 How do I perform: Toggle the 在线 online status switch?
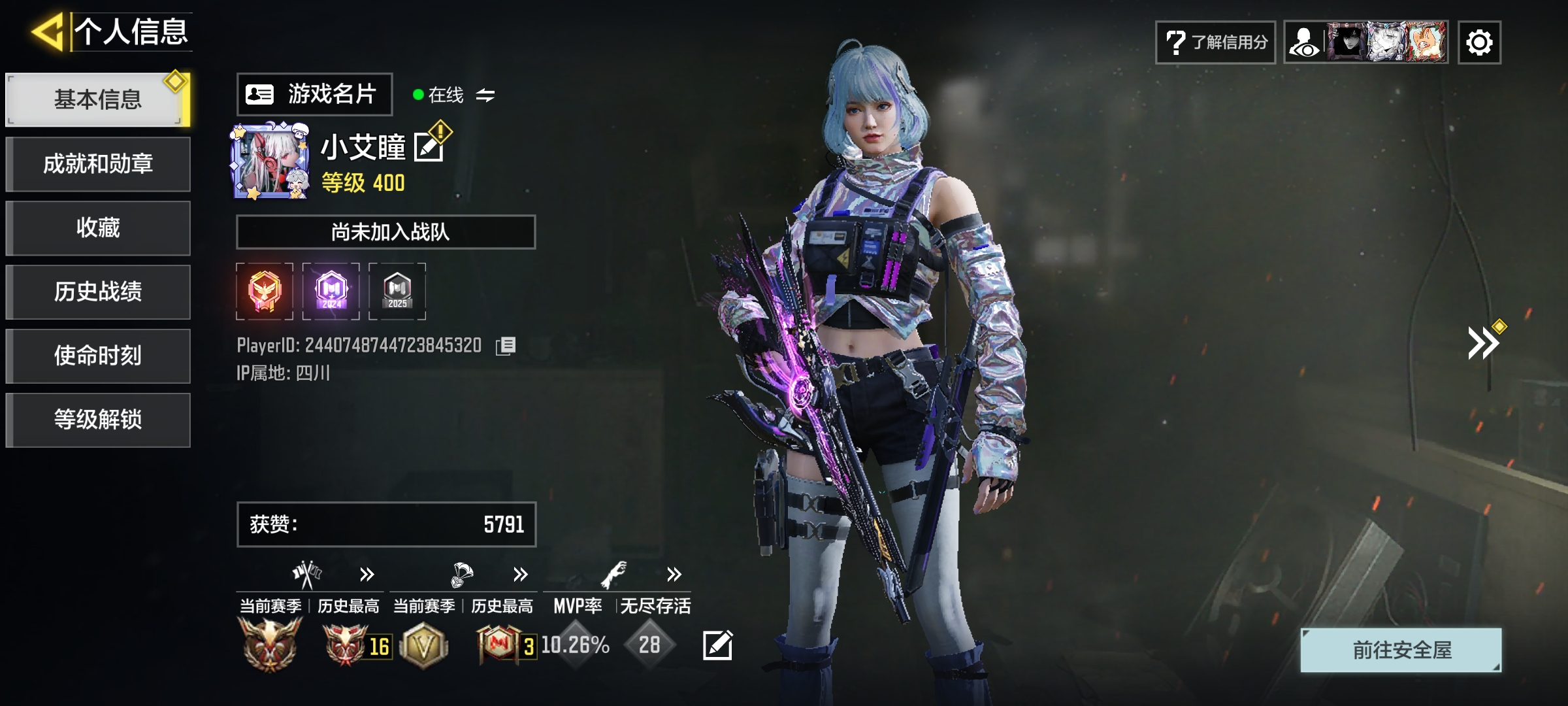point(485,95)
